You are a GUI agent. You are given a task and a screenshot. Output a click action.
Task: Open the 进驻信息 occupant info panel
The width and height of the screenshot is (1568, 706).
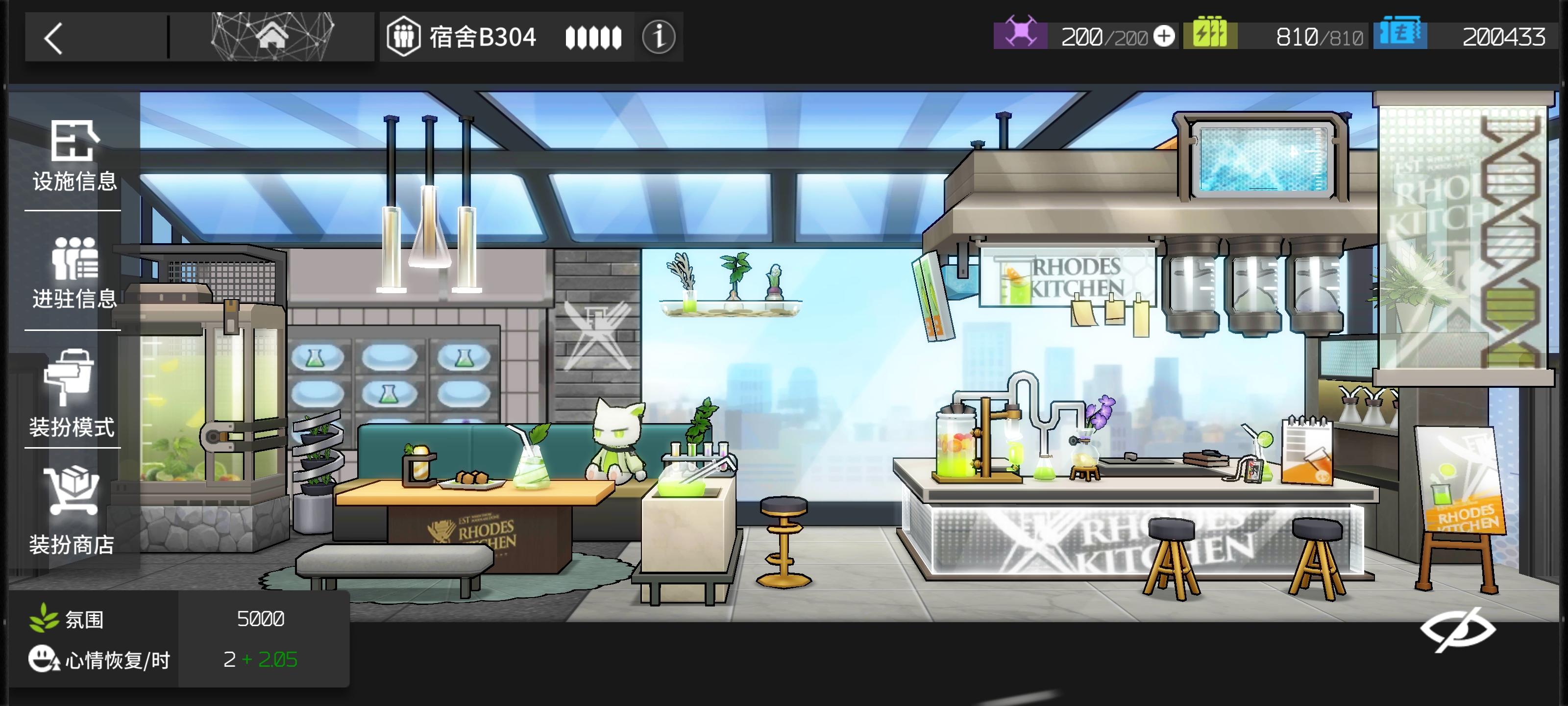point(72,274)
